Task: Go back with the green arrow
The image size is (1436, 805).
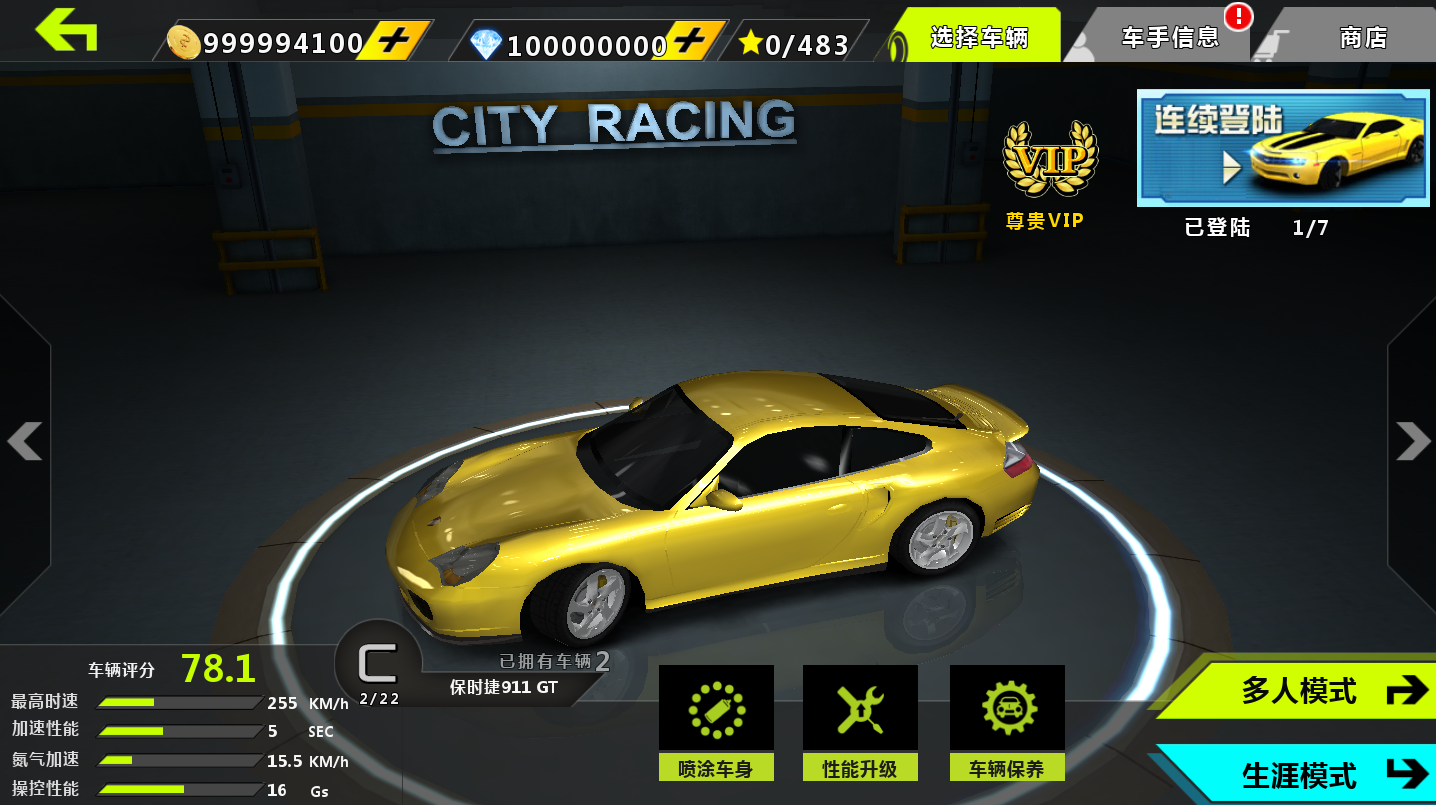Action: (66, 30)
